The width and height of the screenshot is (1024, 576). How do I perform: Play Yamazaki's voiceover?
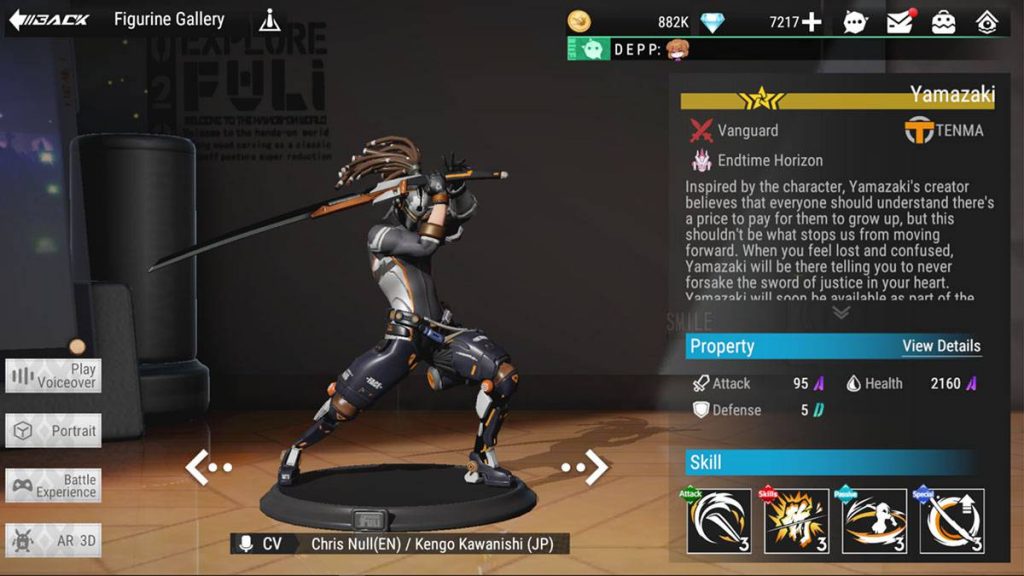coord(53,376)
